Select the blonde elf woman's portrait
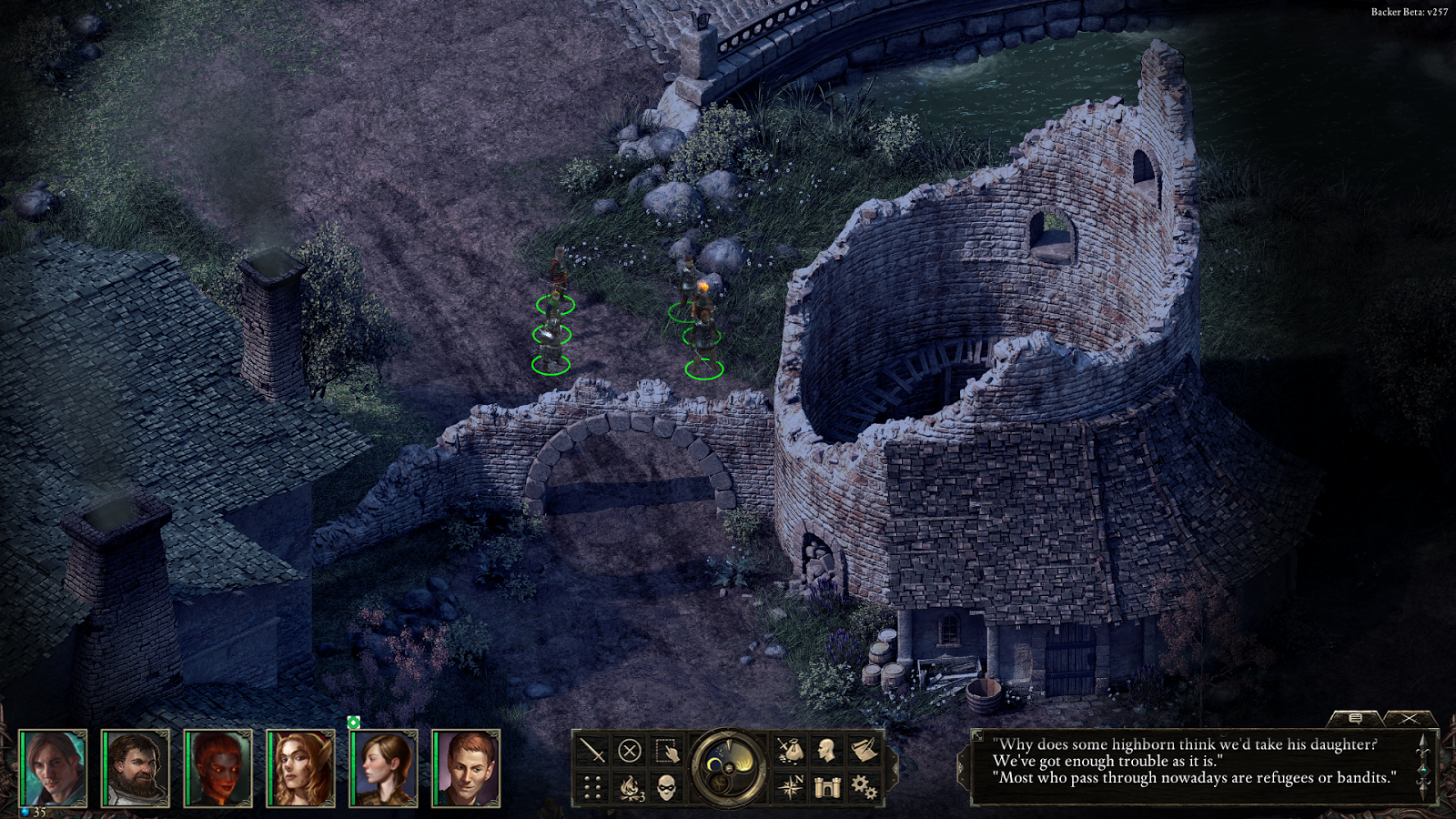This screenshot has width=1456, height=819. tap(301, 769)
